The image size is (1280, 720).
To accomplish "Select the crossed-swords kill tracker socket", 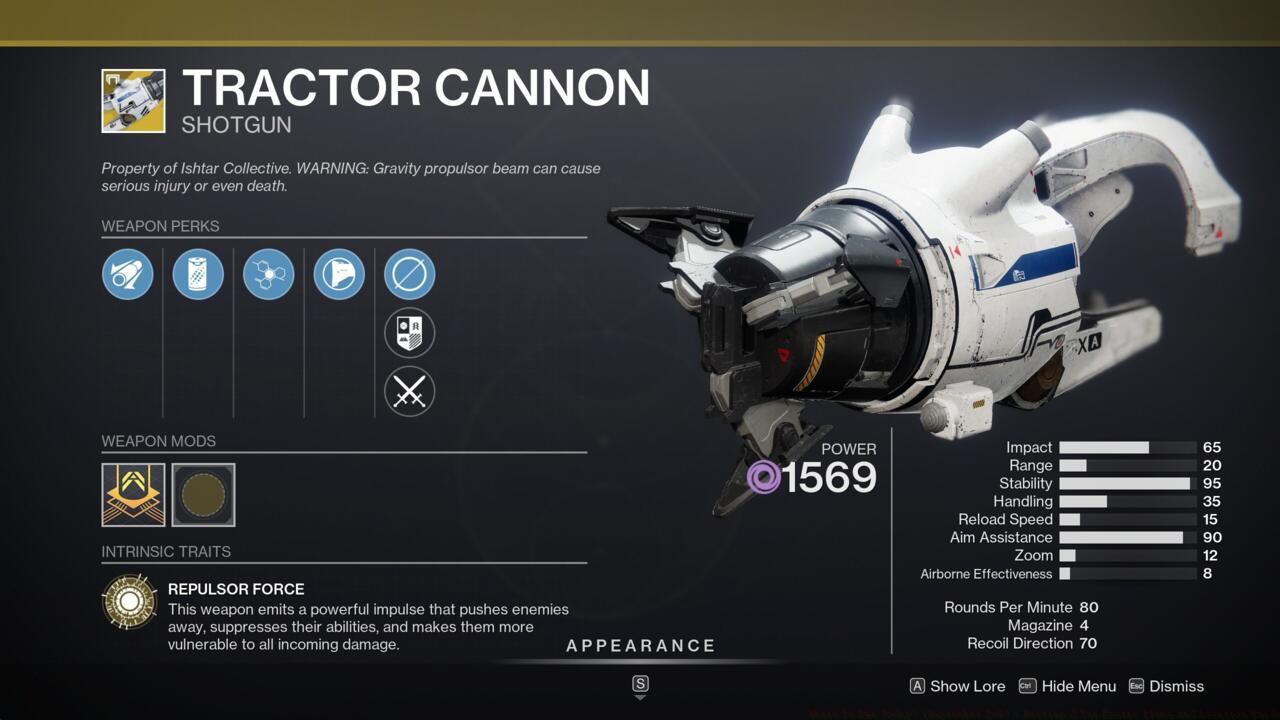I will 409,391.
